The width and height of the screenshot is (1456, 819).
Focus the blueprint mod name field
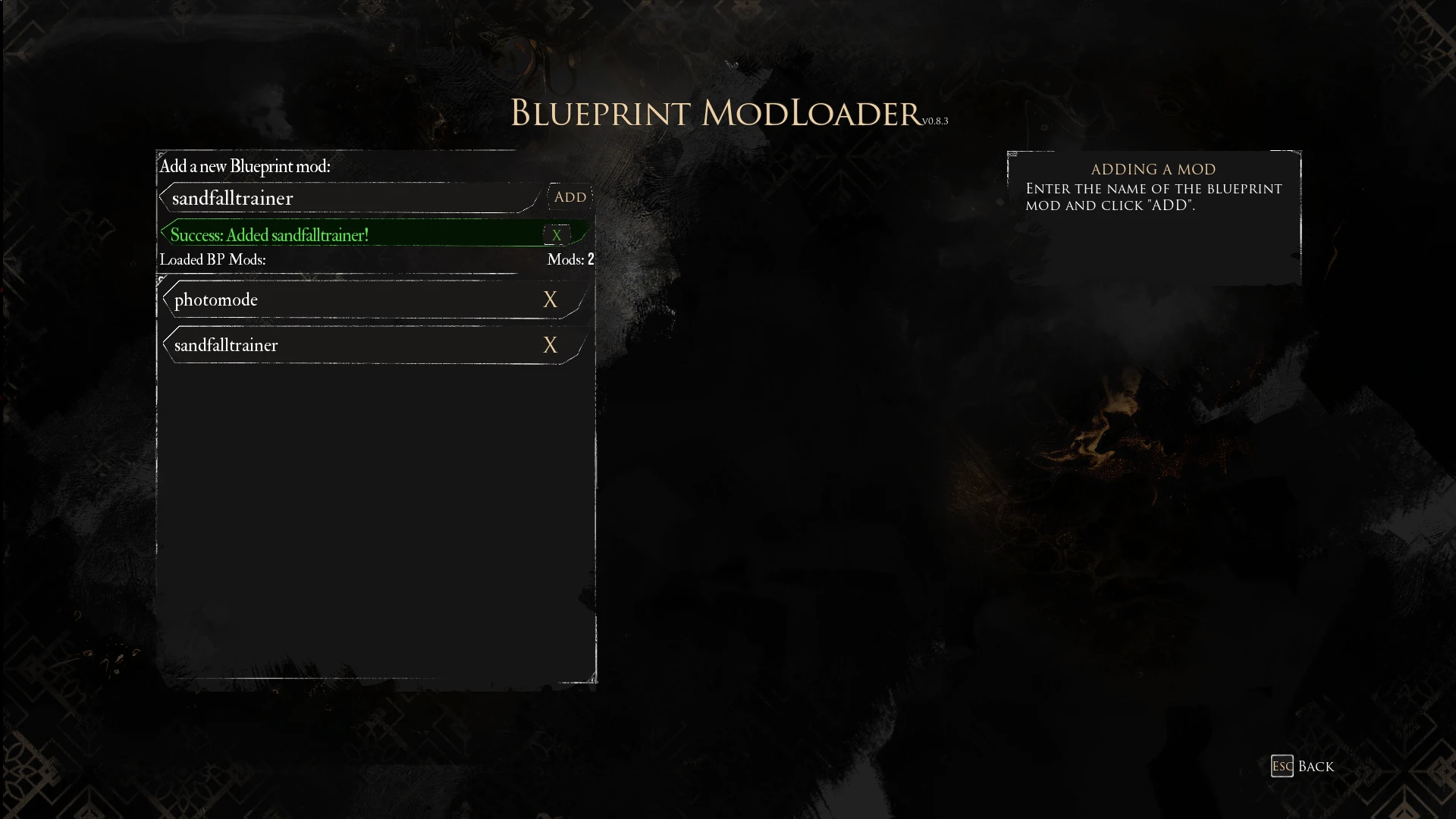coord(349,198)
